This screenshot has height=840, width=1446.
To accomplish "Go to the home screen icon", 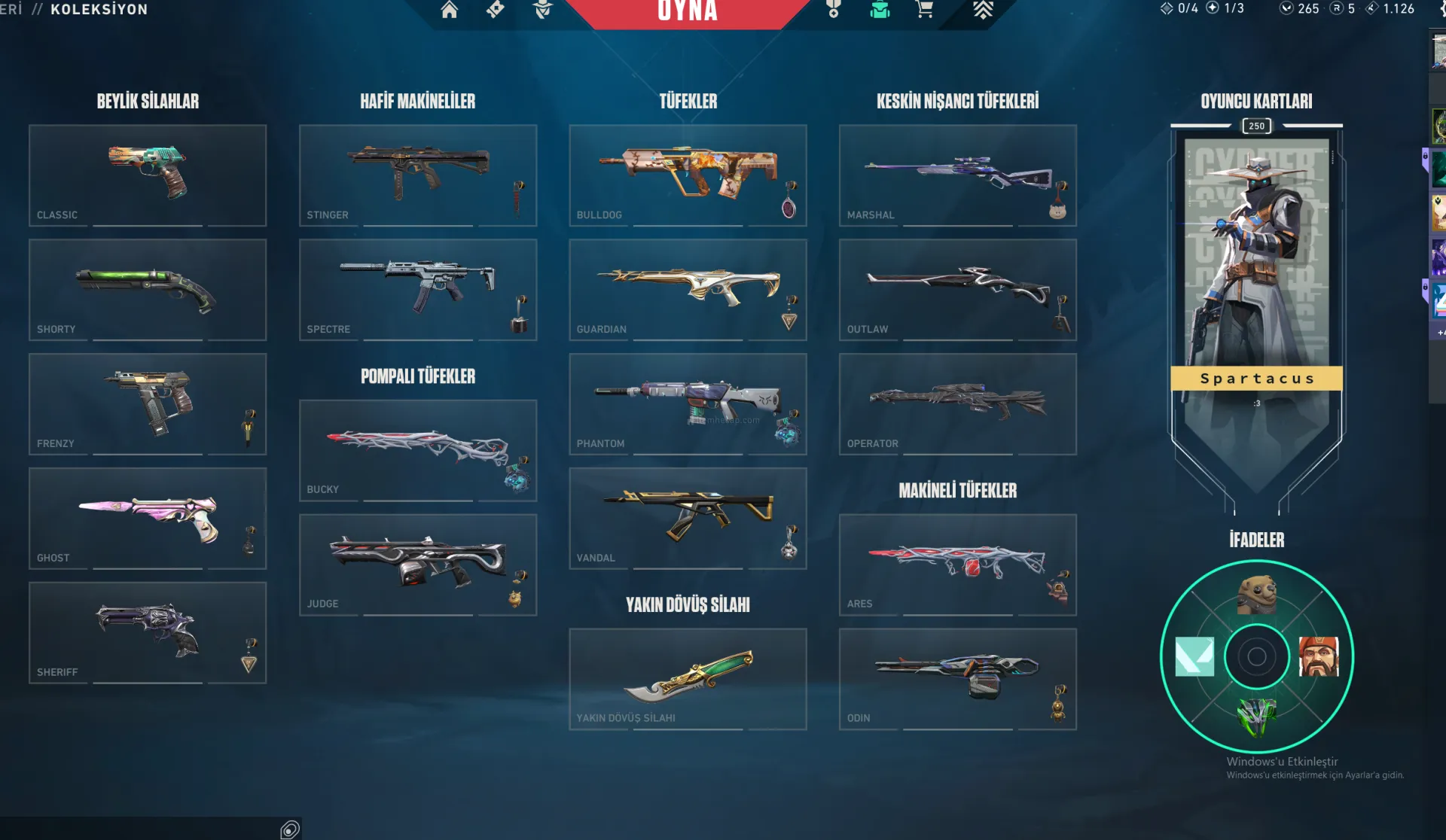I will pyautogui.click(x=449, y=10).
